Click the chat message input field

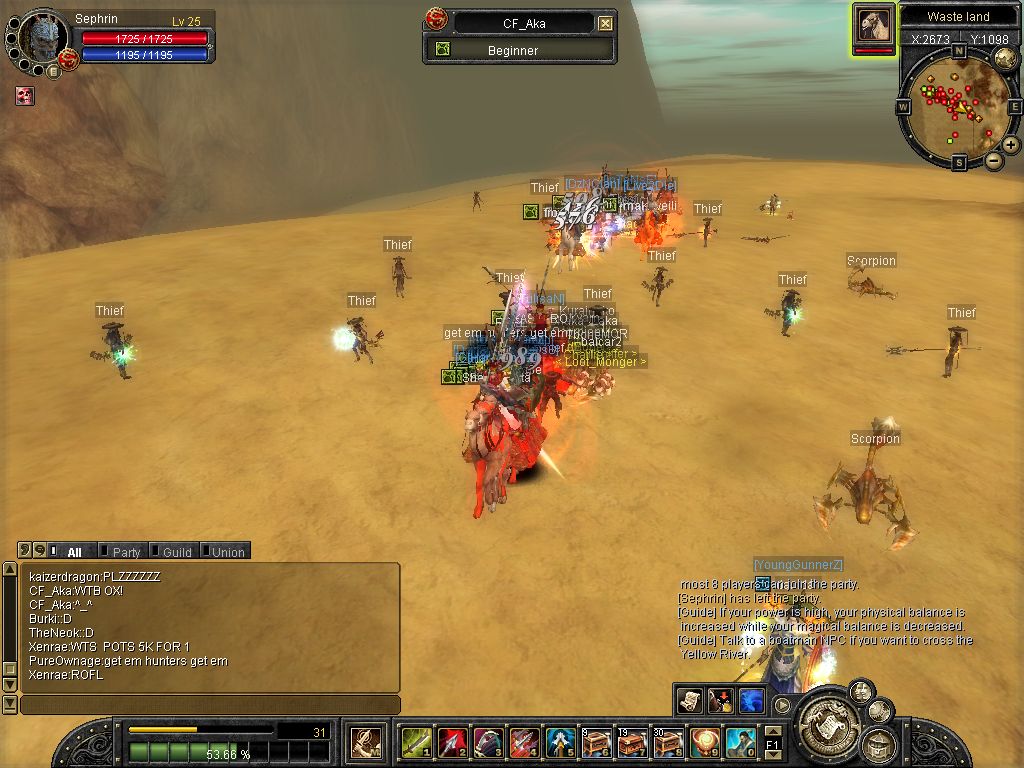pos(210,705)
